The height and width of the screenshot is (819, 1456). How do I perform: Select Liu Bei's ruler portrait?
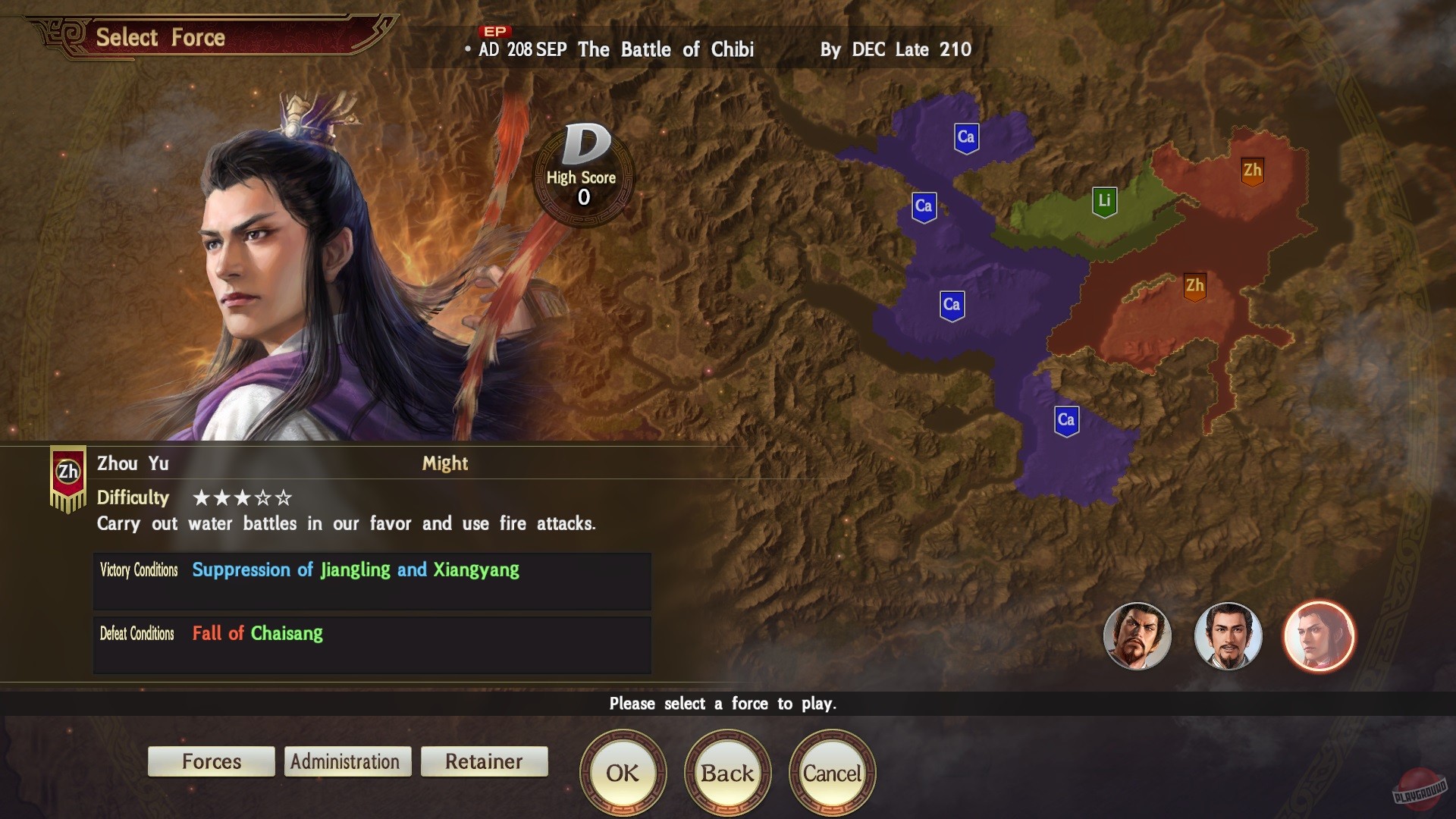1228,637
